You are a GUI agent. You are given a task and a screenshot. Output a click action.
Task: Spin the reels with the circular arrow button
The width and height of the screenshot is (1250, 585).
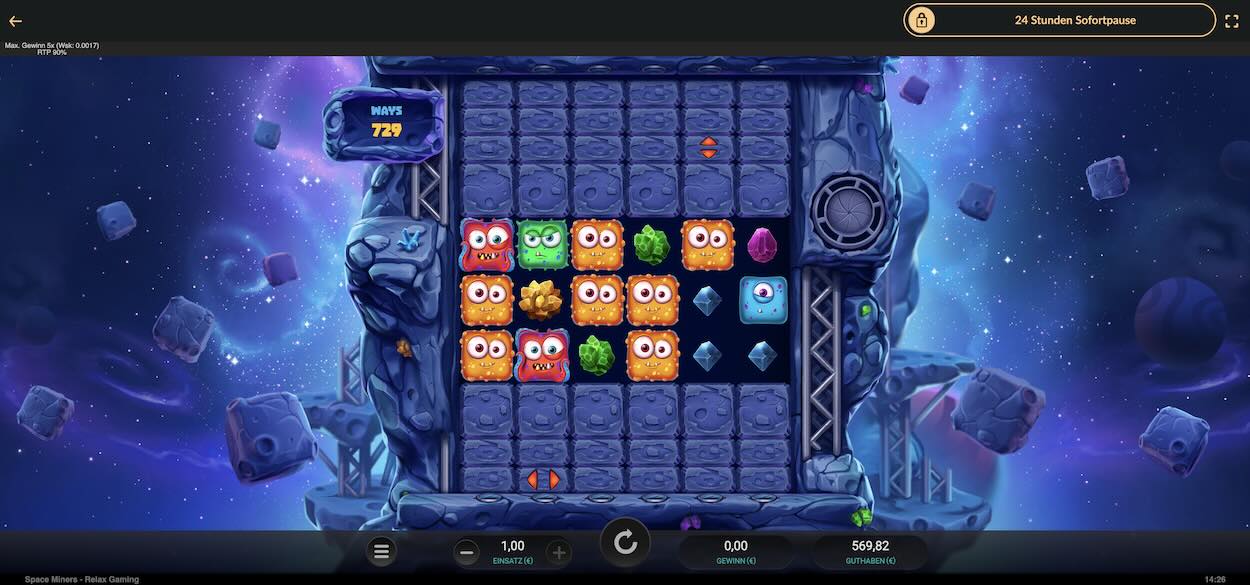coord(625,542)
